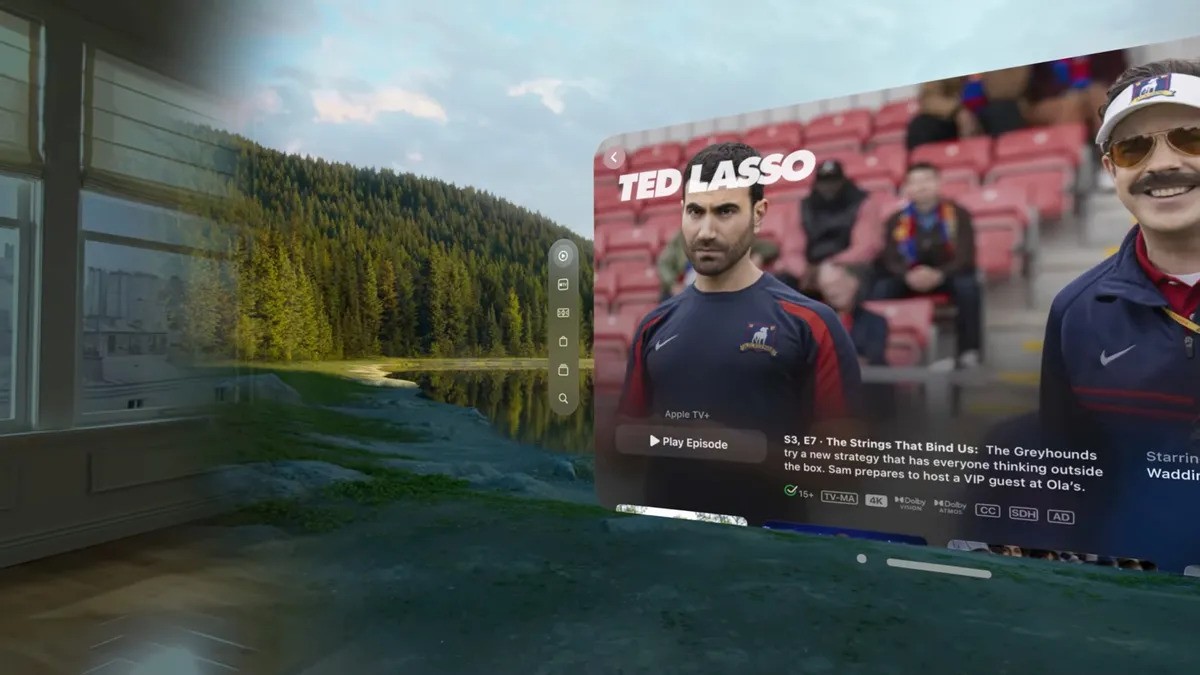Play the Ted Lasso episode
1200x675 pixels.
(x=690, y=443)
